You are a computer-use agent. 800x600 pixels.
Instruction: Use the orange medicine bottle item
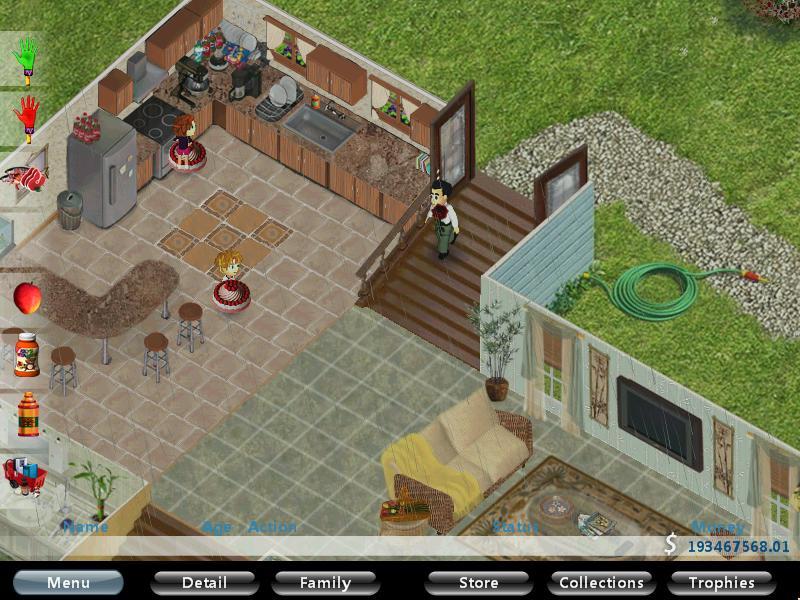click(x=27, y=413)
